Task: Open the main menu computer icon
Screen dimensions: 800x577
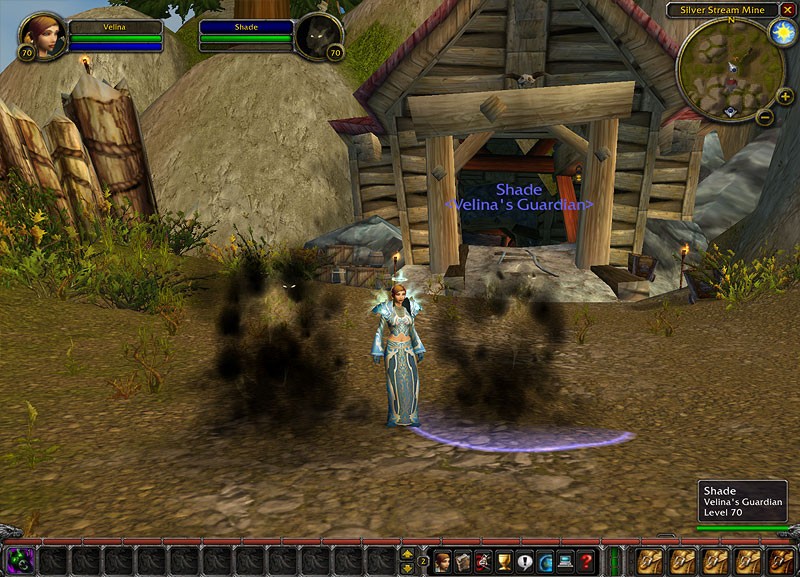Action: (566, 561)
